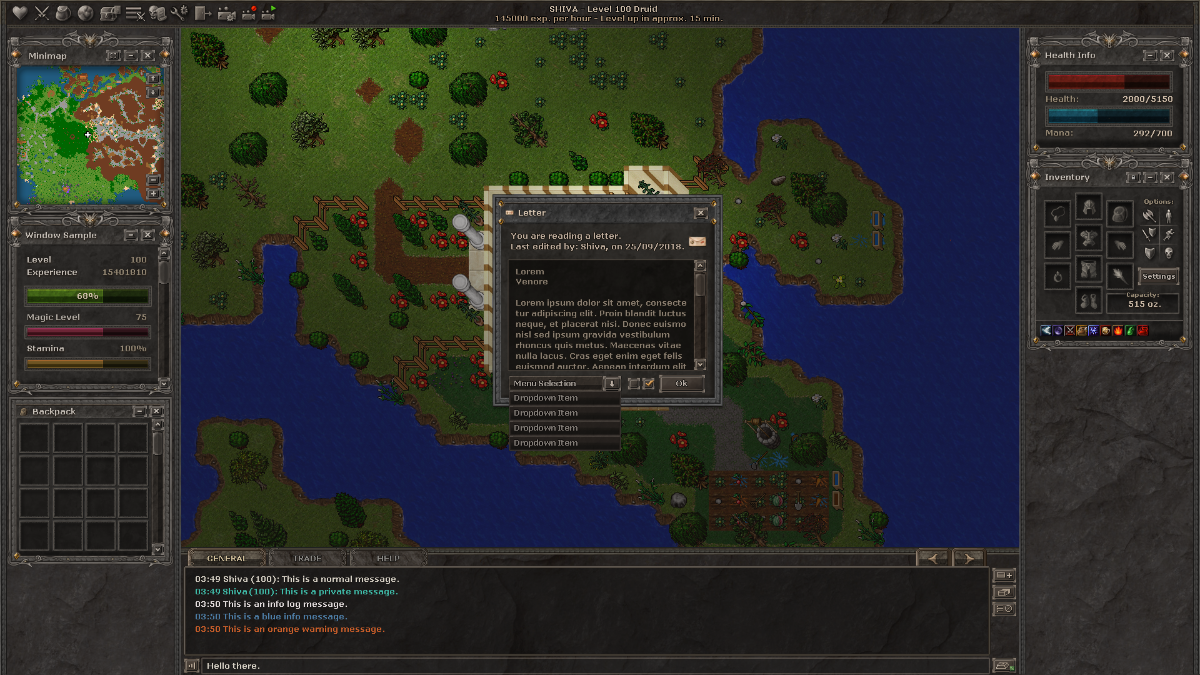1200x675 pixels.
Task: Open the treasure chest toolbar icon
Action: point(110,13)
